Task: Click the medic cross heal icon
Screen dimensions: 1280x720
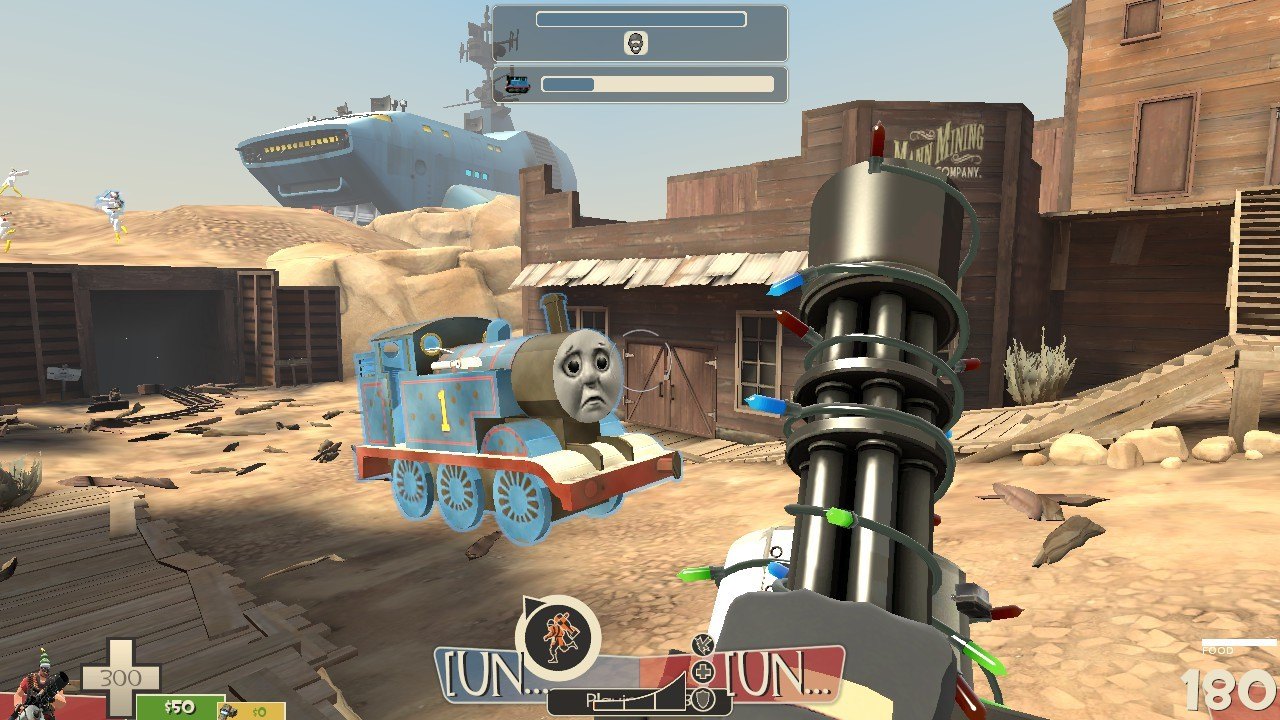Action: click(x=704, y=671)
